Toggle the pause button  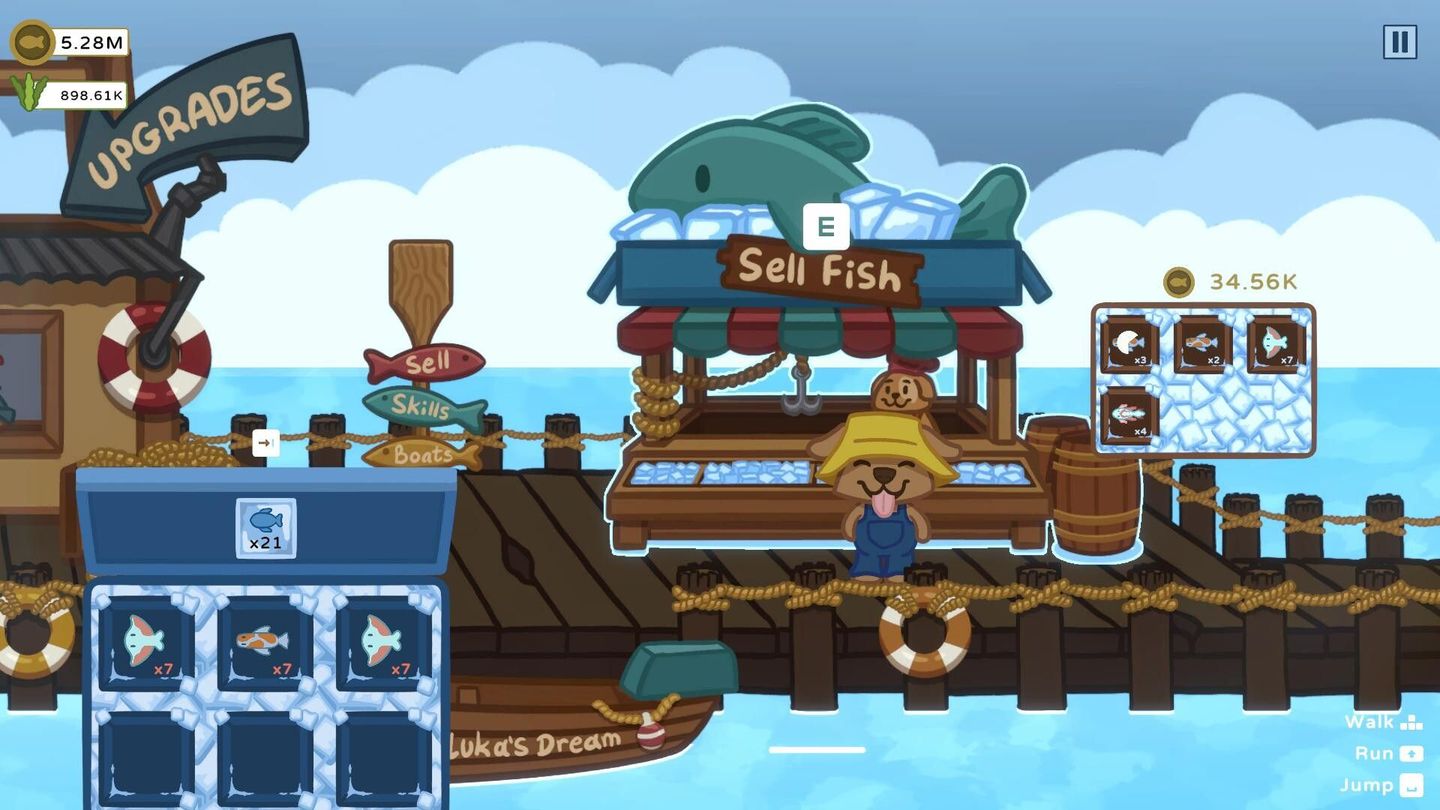click(x=1398, y=42)
